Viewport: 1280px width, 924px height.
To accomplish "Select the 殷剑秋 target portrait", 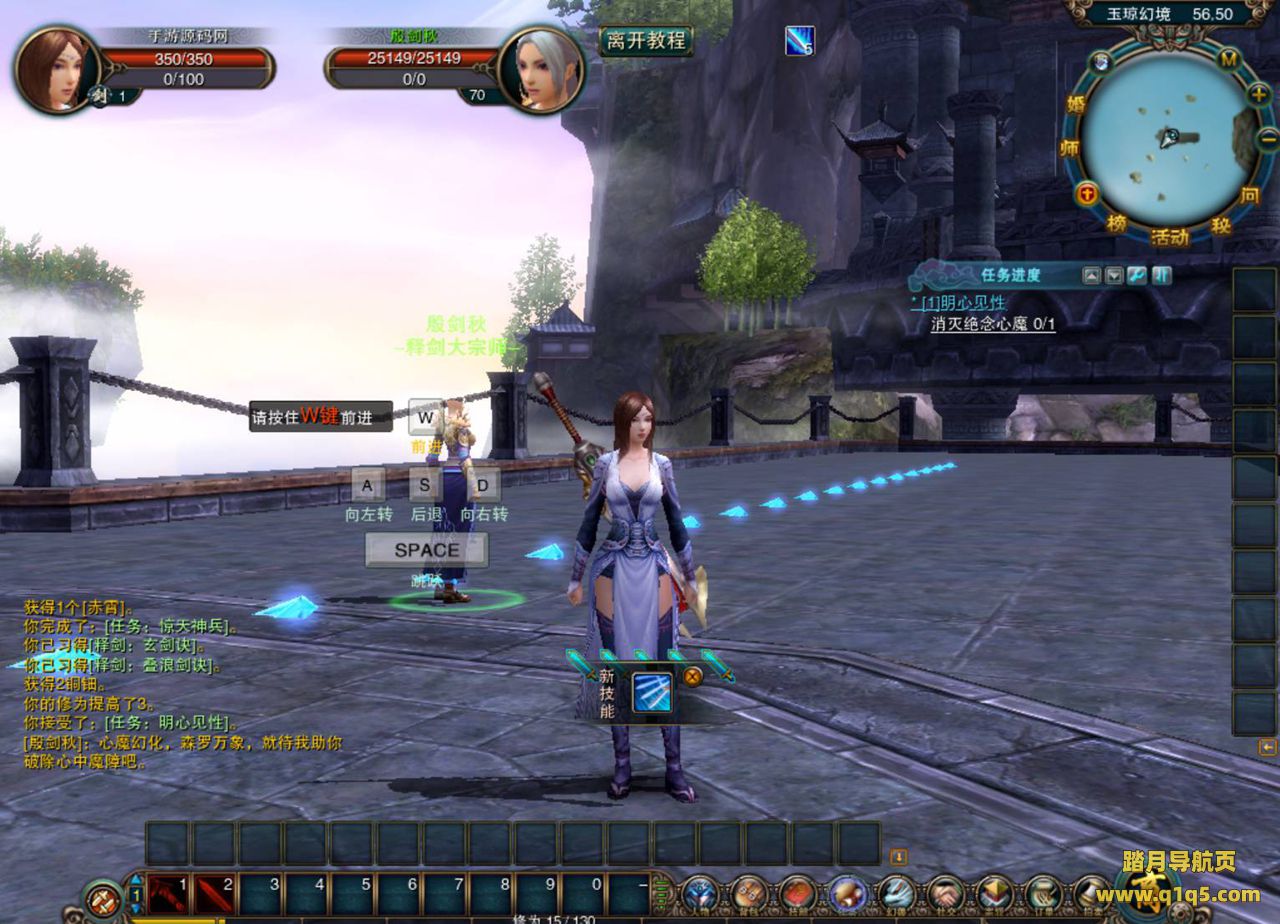I will 540,68.
